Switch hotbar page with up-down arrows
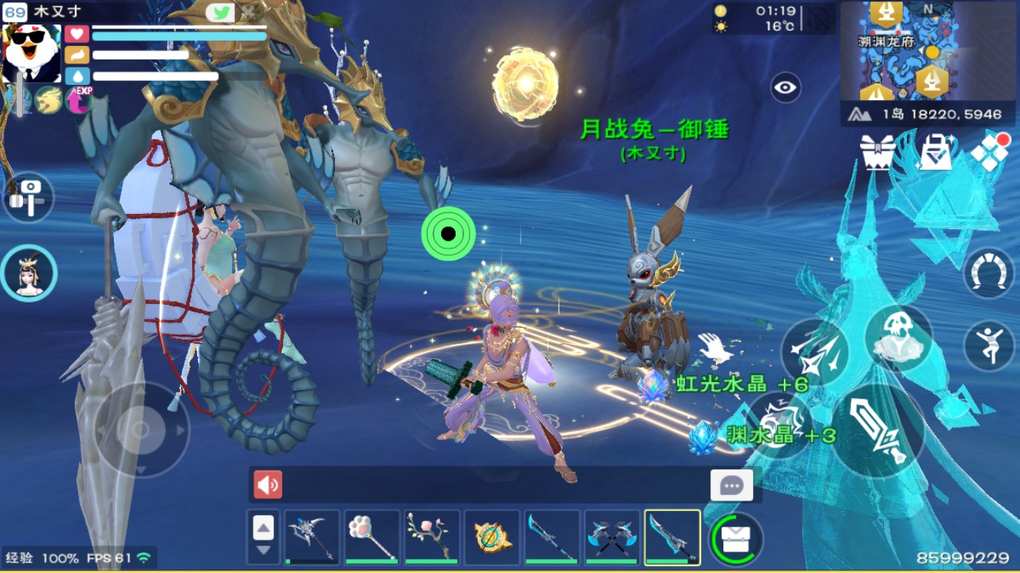Screen dimensions: 1020x573 click(x=263, y=538)
